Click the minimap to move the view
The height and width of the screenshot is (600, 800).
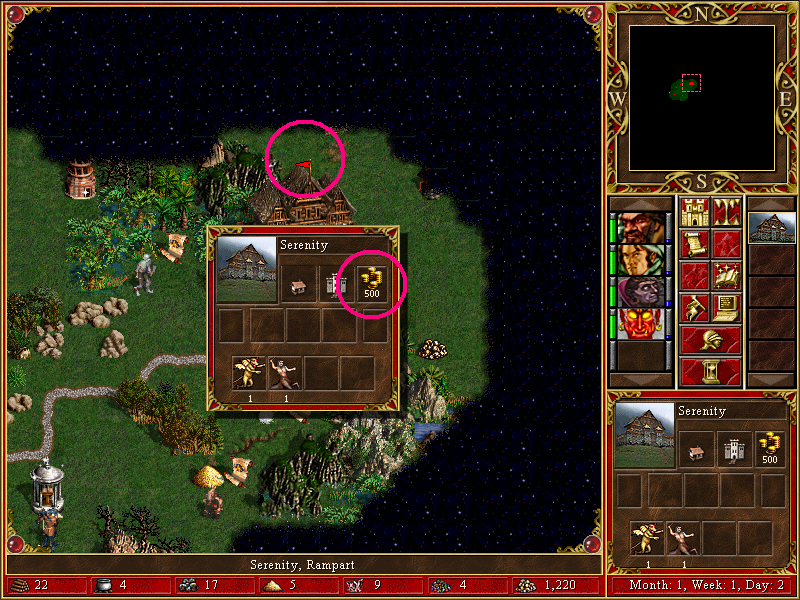click(702, 98)
